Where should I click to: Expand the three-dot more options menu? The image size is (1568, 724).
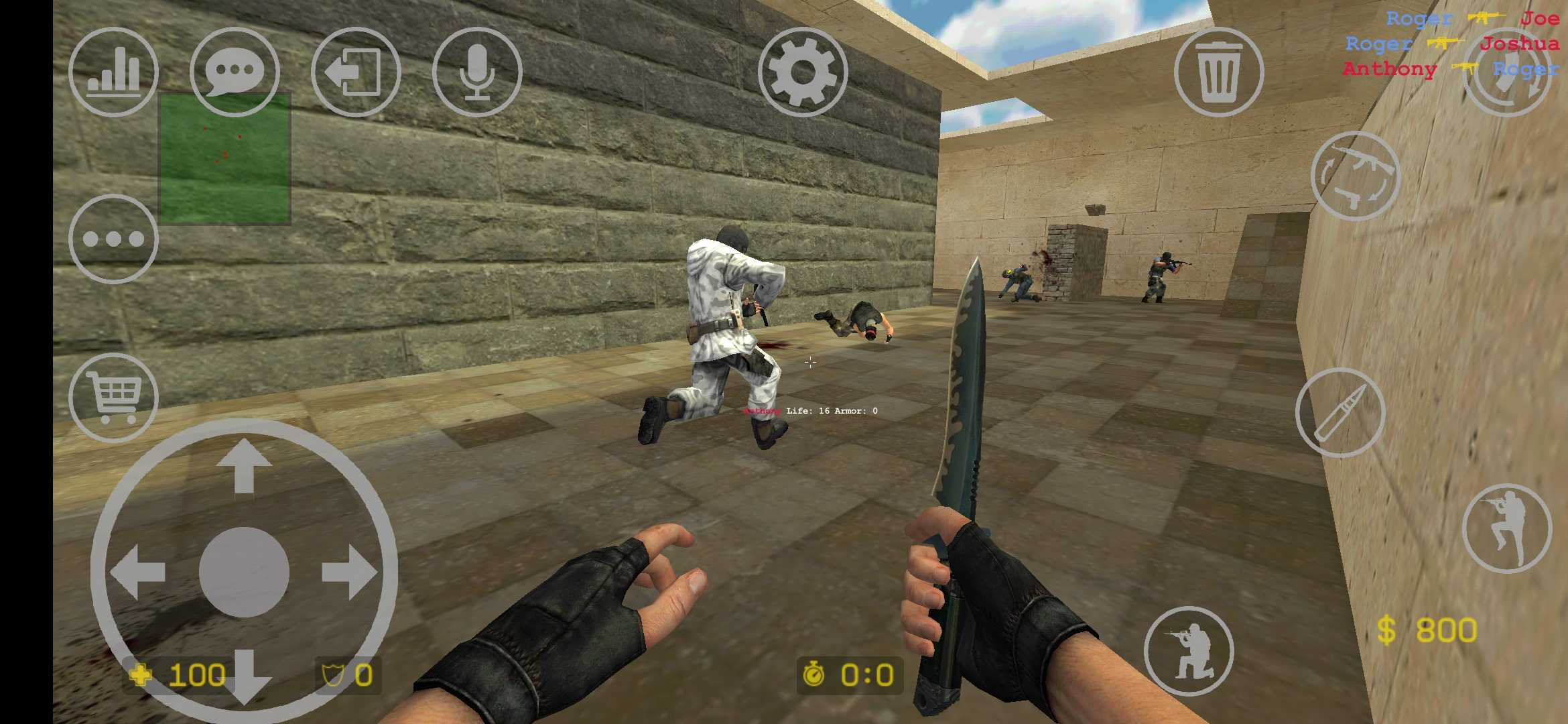tap(114, 238)
